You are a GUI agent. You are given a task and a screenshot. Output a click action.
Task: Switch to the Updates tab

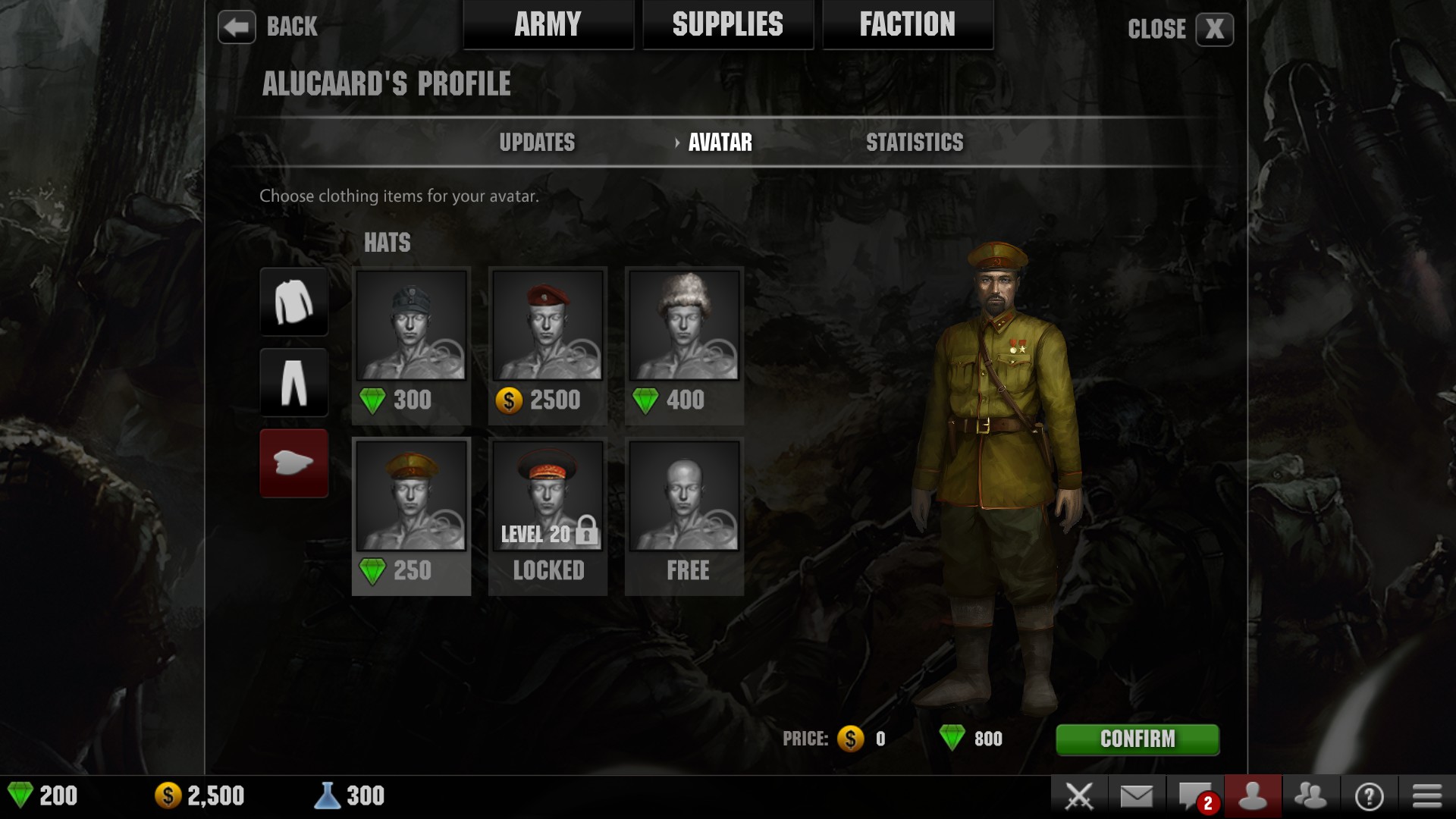[x=537, y=142]
